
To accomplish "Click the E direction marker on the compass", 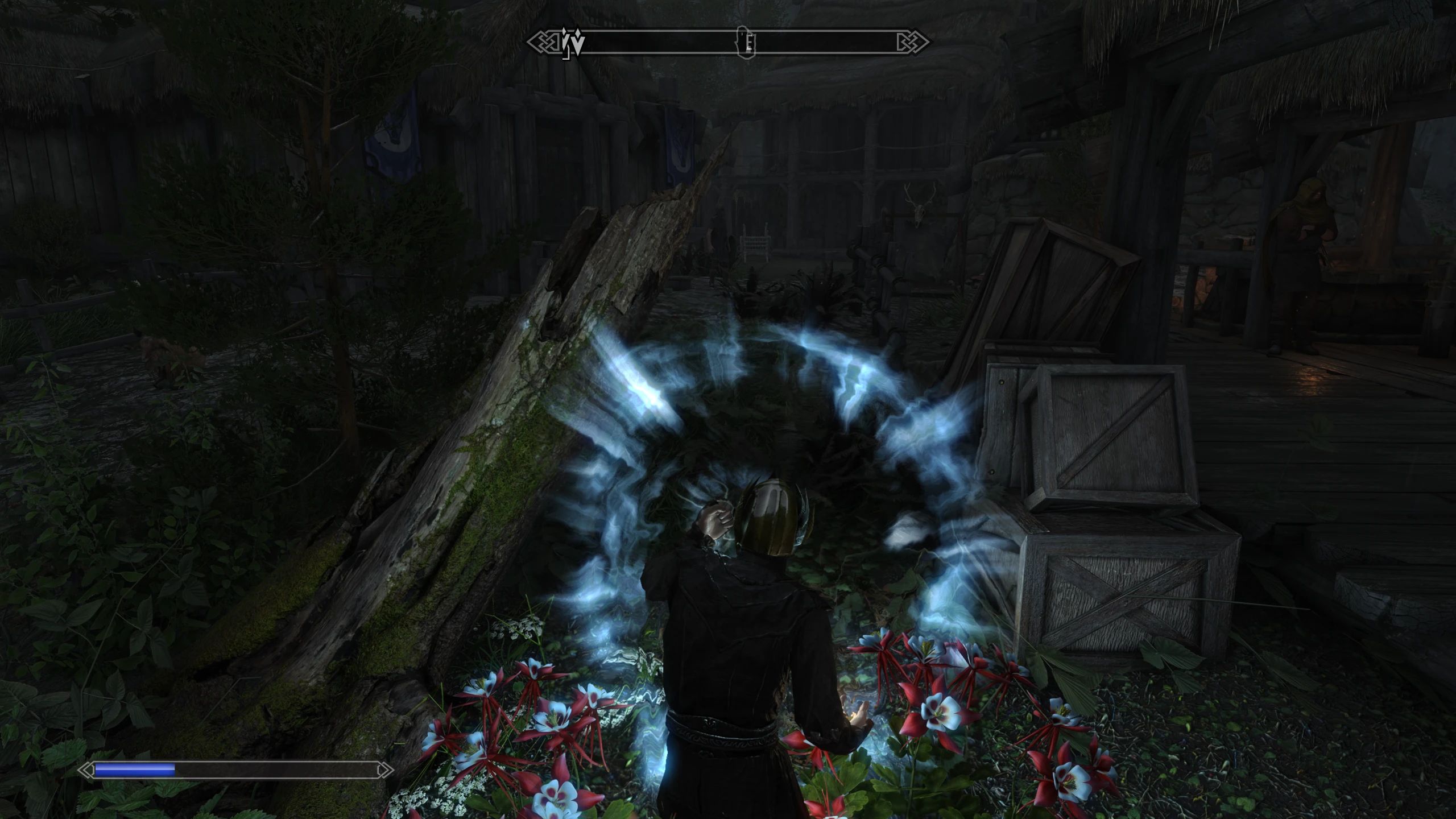I will [x=751, y=41].
